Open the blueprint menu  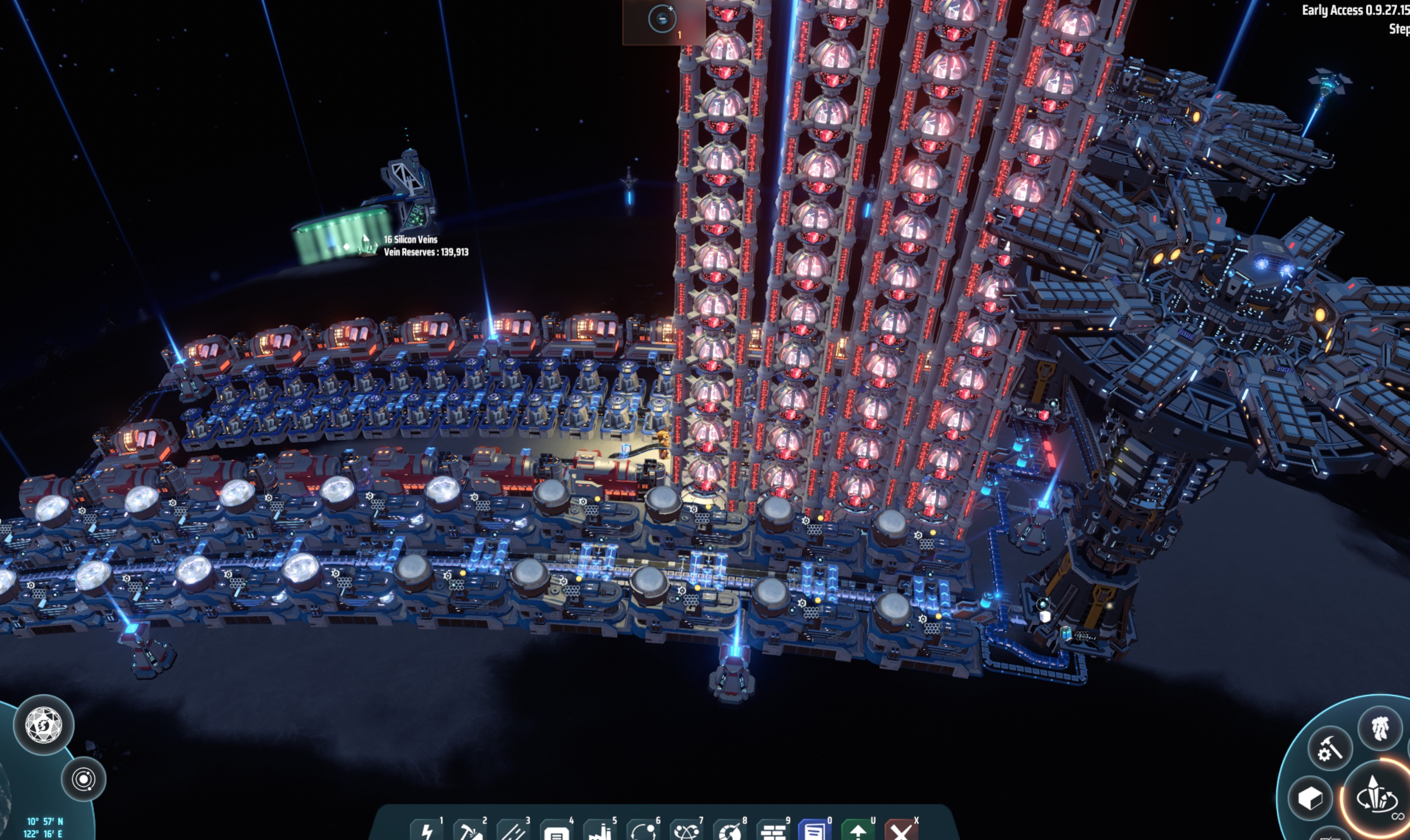pyautogui.click(x=817, y=832)
